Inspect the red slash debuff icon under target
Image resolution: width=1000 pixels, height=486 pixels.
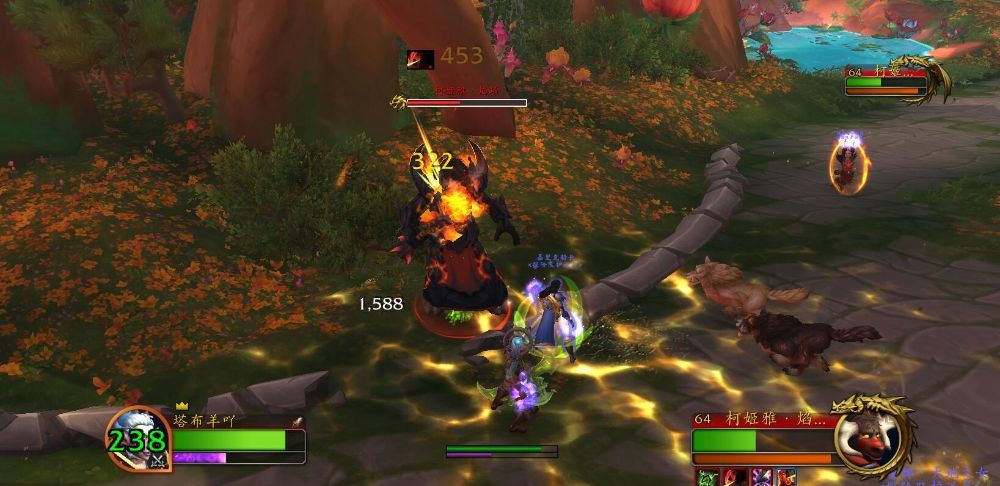tap(733, 478)
